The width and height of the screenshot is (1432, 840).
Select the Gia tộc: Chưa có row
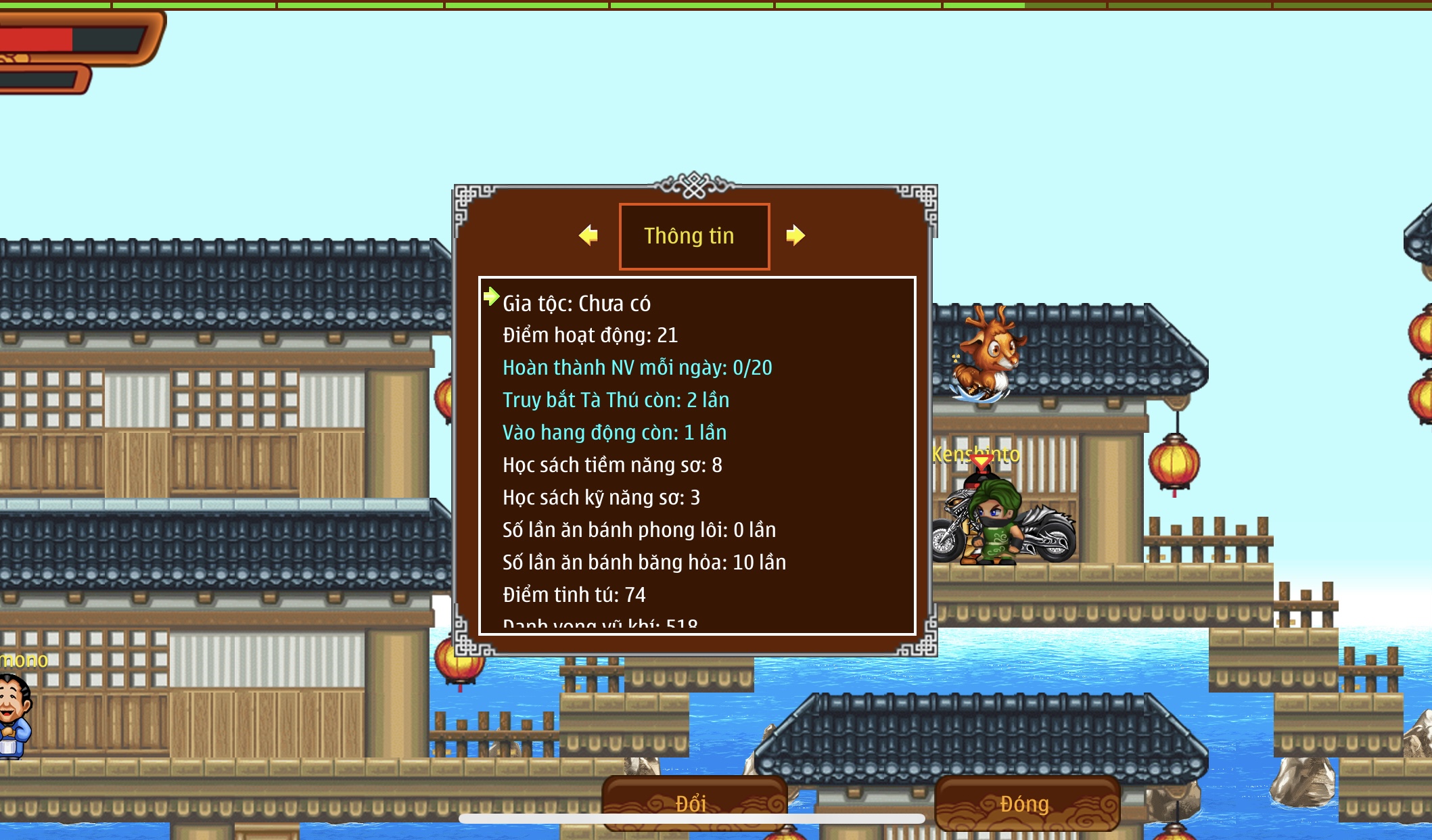click(x=577, y=303)
